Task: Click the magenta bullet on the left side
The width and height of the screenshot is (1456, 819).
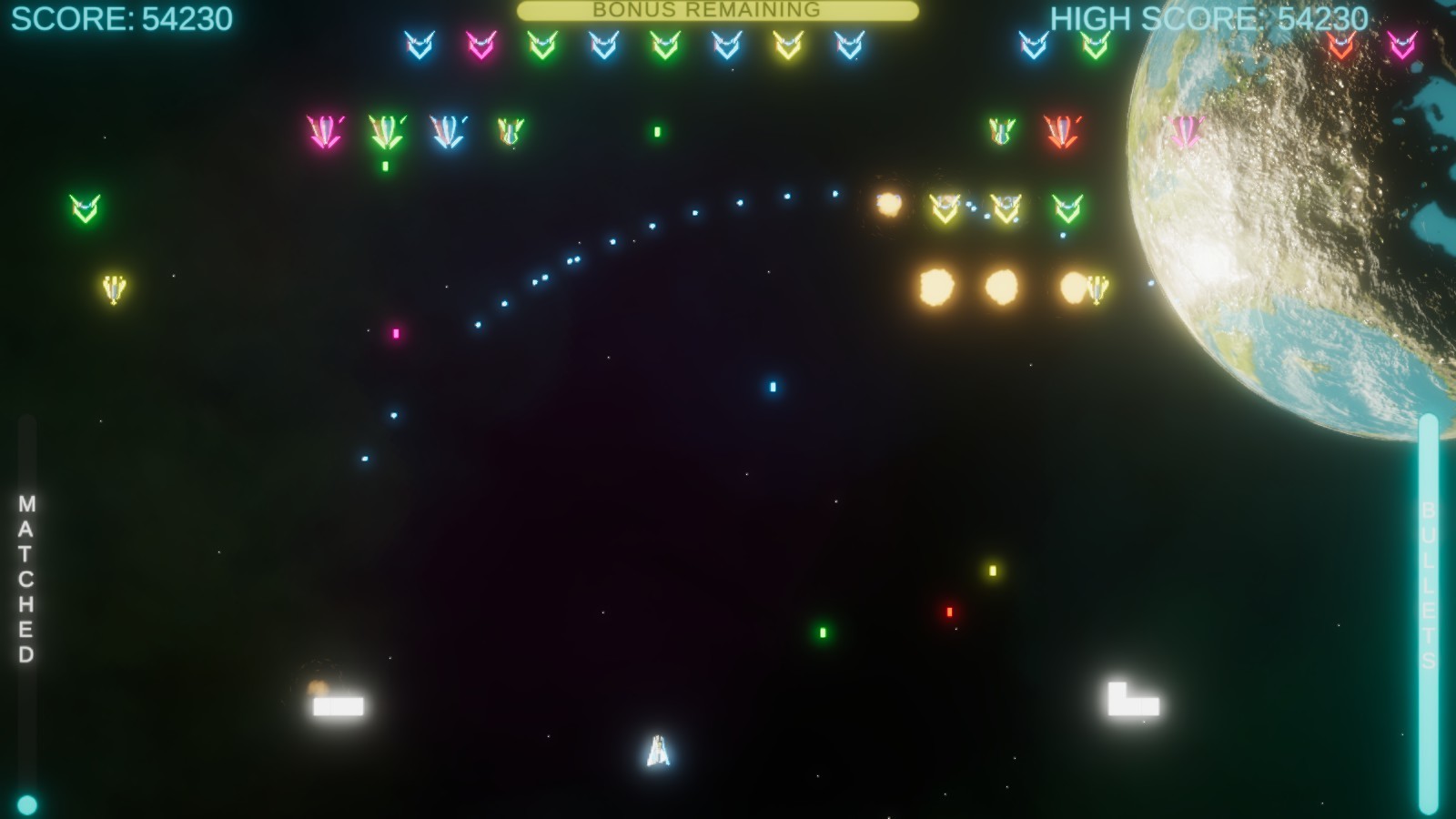Action: [x=395, y=335]
